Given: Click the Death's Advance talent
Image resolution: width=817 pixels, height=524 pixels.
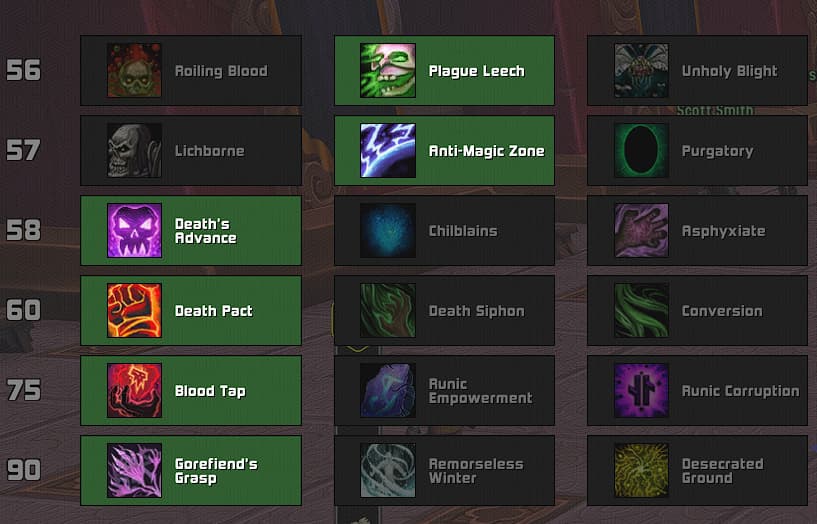Looking at the screenshot, I should click(191, 231).
